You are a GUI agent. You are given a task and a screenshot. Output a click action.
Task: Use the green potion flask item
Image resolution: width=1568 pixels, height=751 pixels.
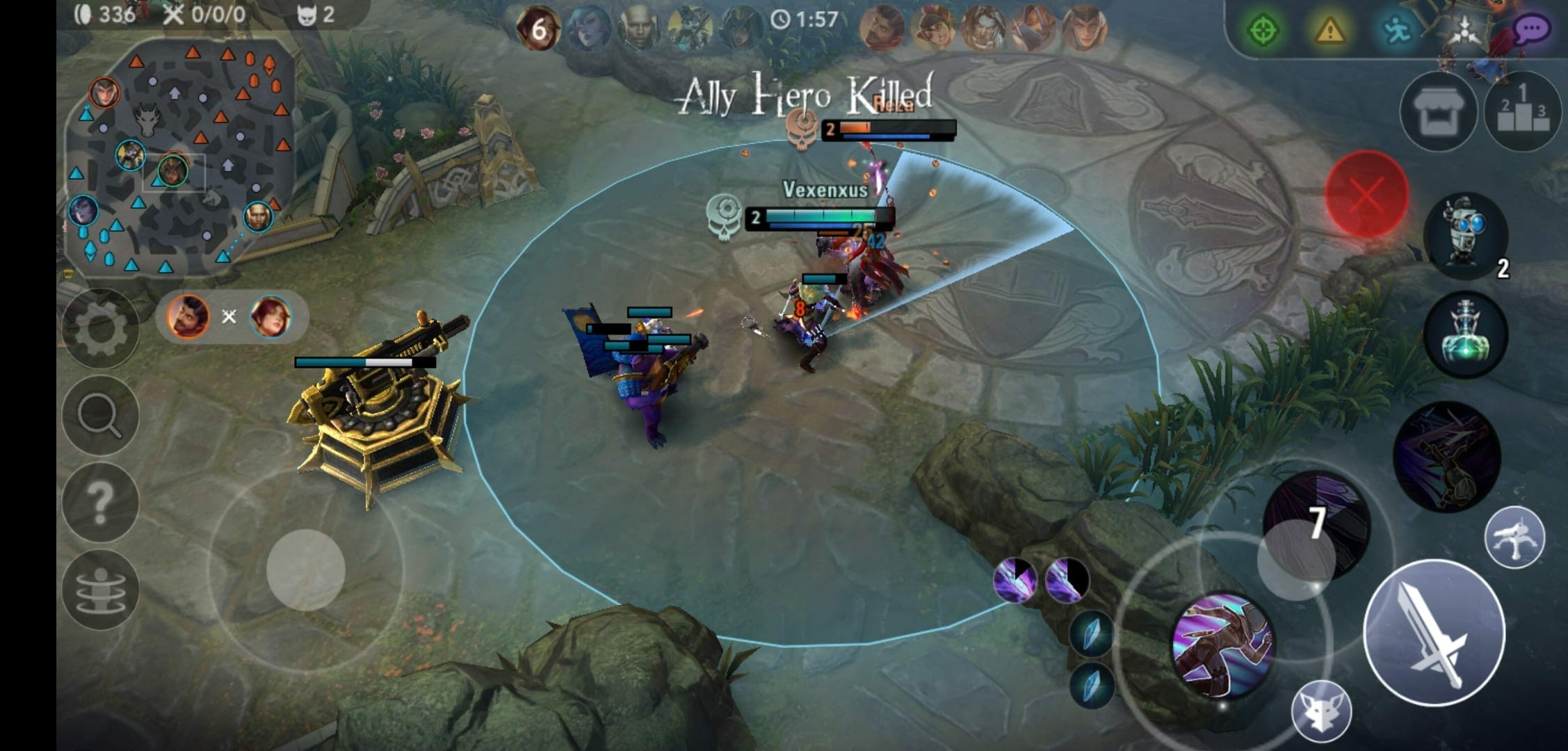tap(1466, 334)
